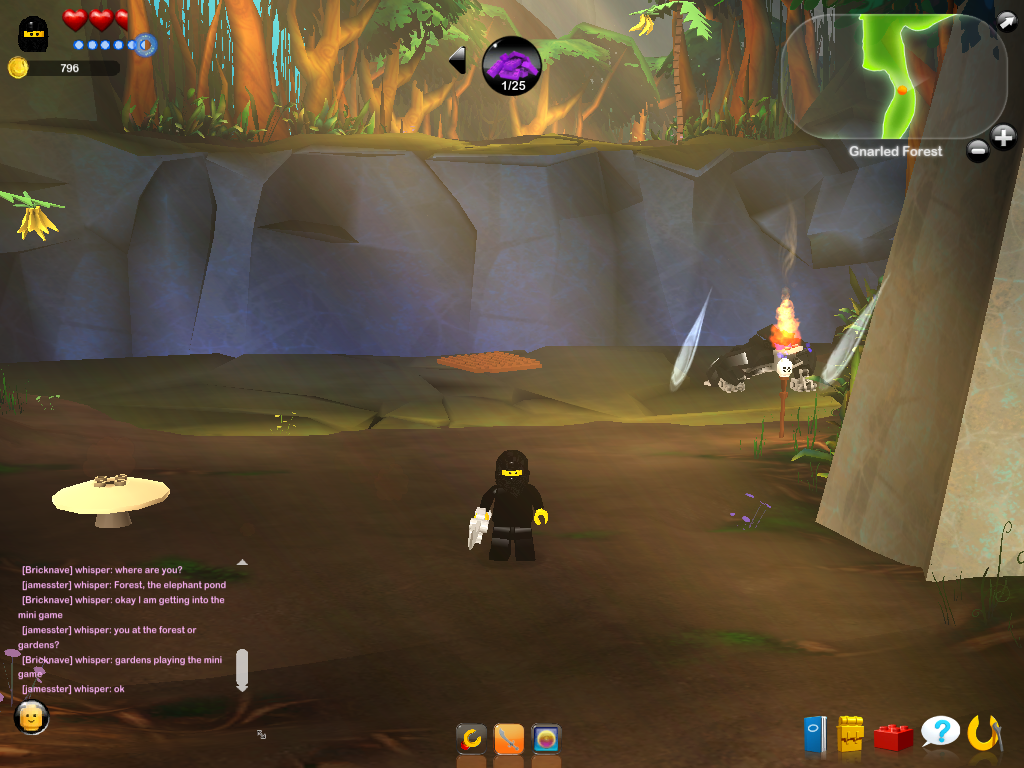Expand the minimap with the arrow button
Viewport: 1024px width, 768px height.
1005,21
